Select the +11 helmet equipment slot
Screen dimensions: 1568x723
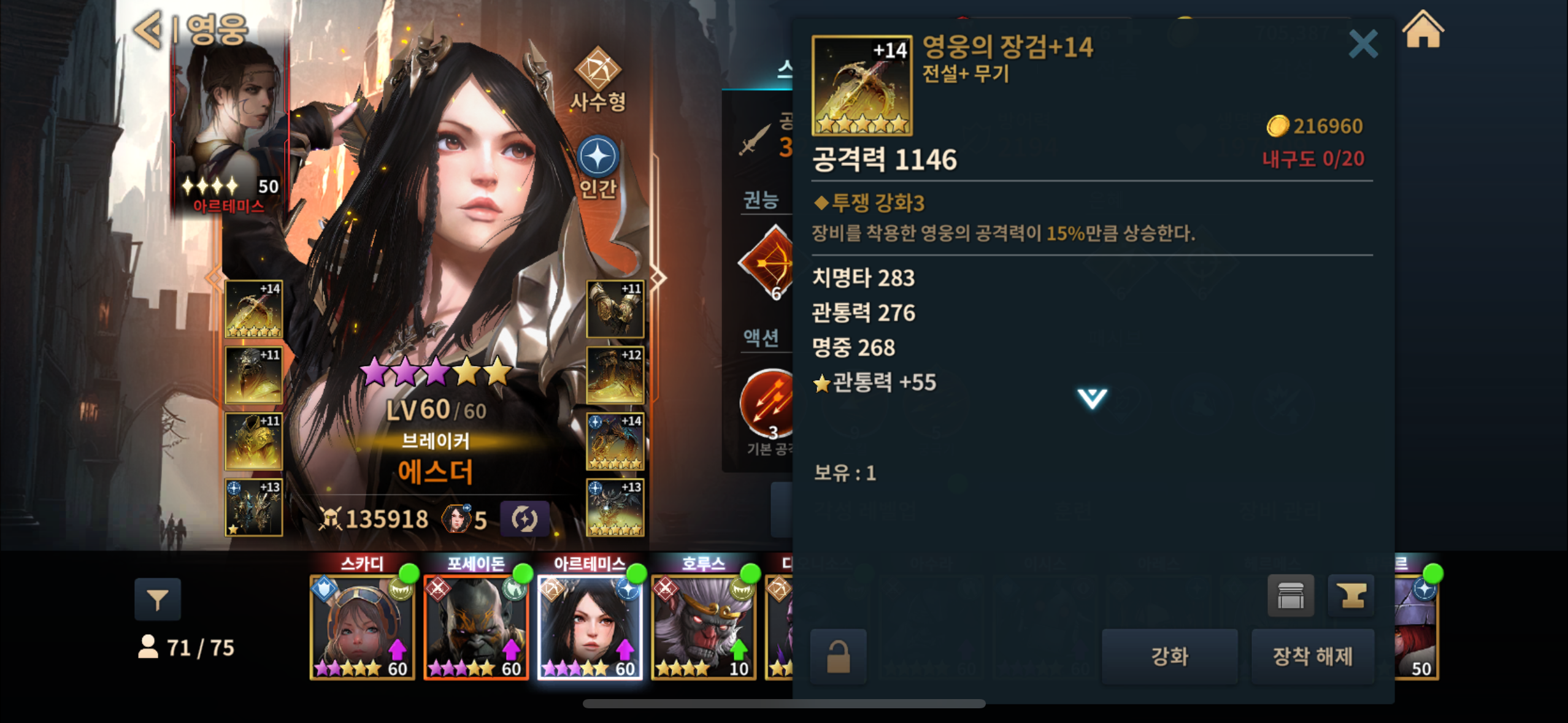253,375
